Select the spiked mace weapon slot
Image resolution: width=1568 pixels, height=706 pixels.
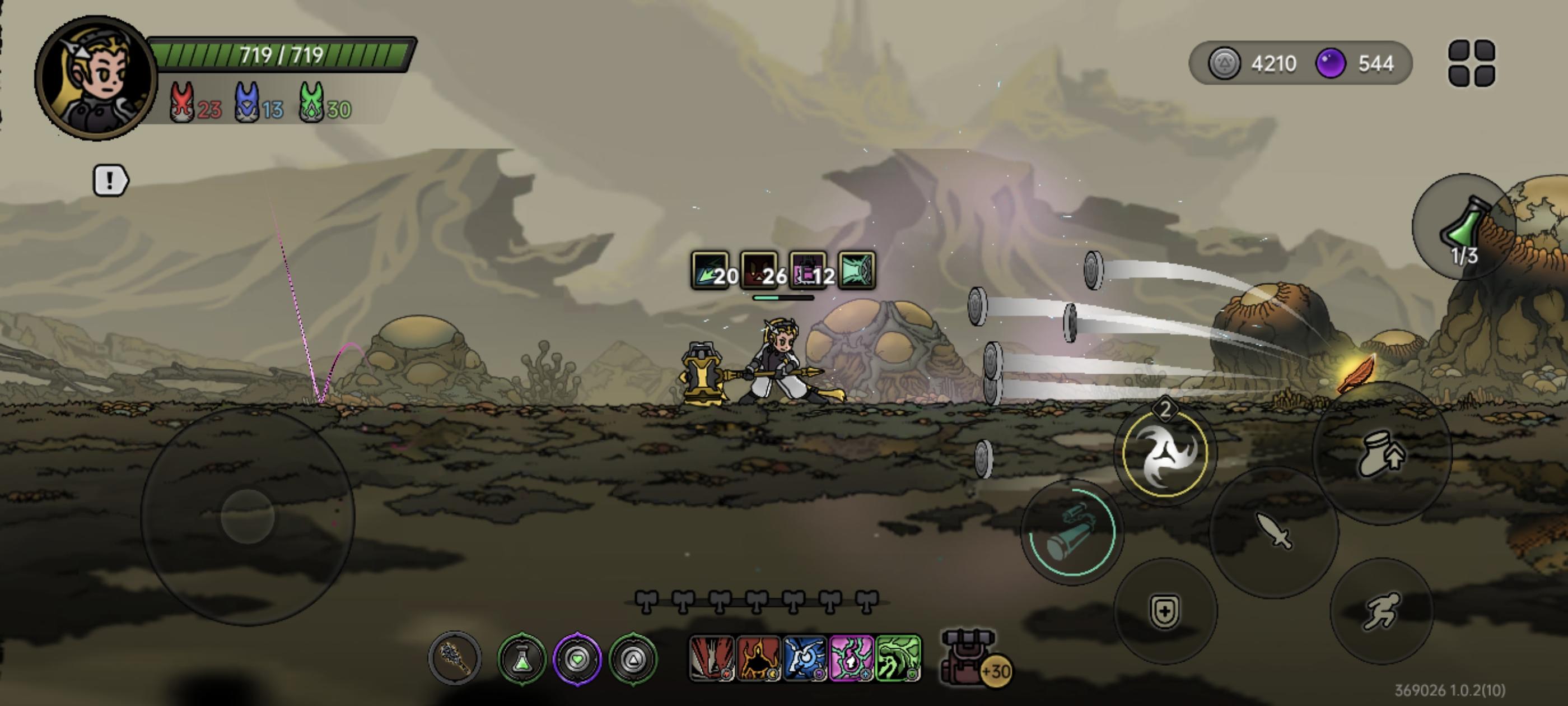(x=455, y=658)
